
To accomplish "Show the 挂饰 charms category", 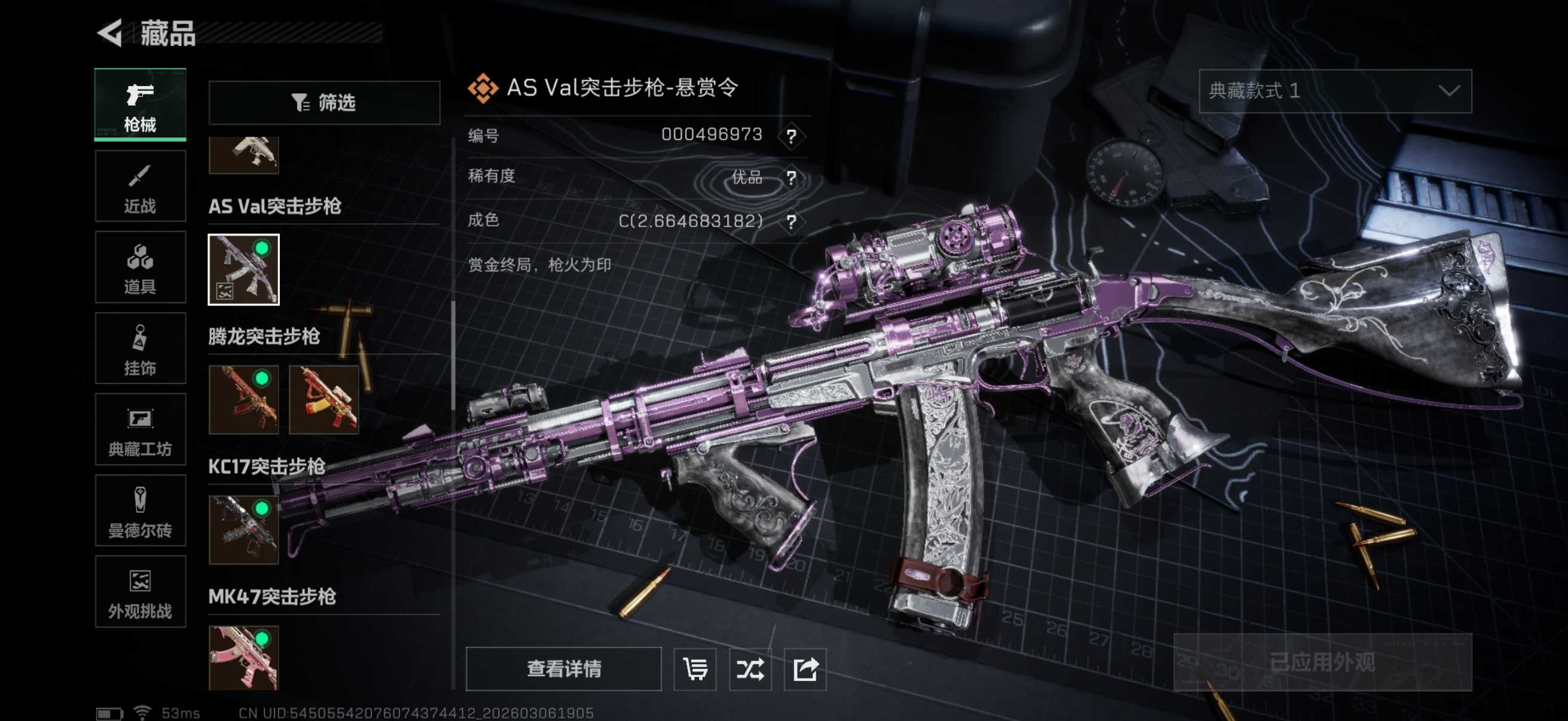I will coord(140,349).
